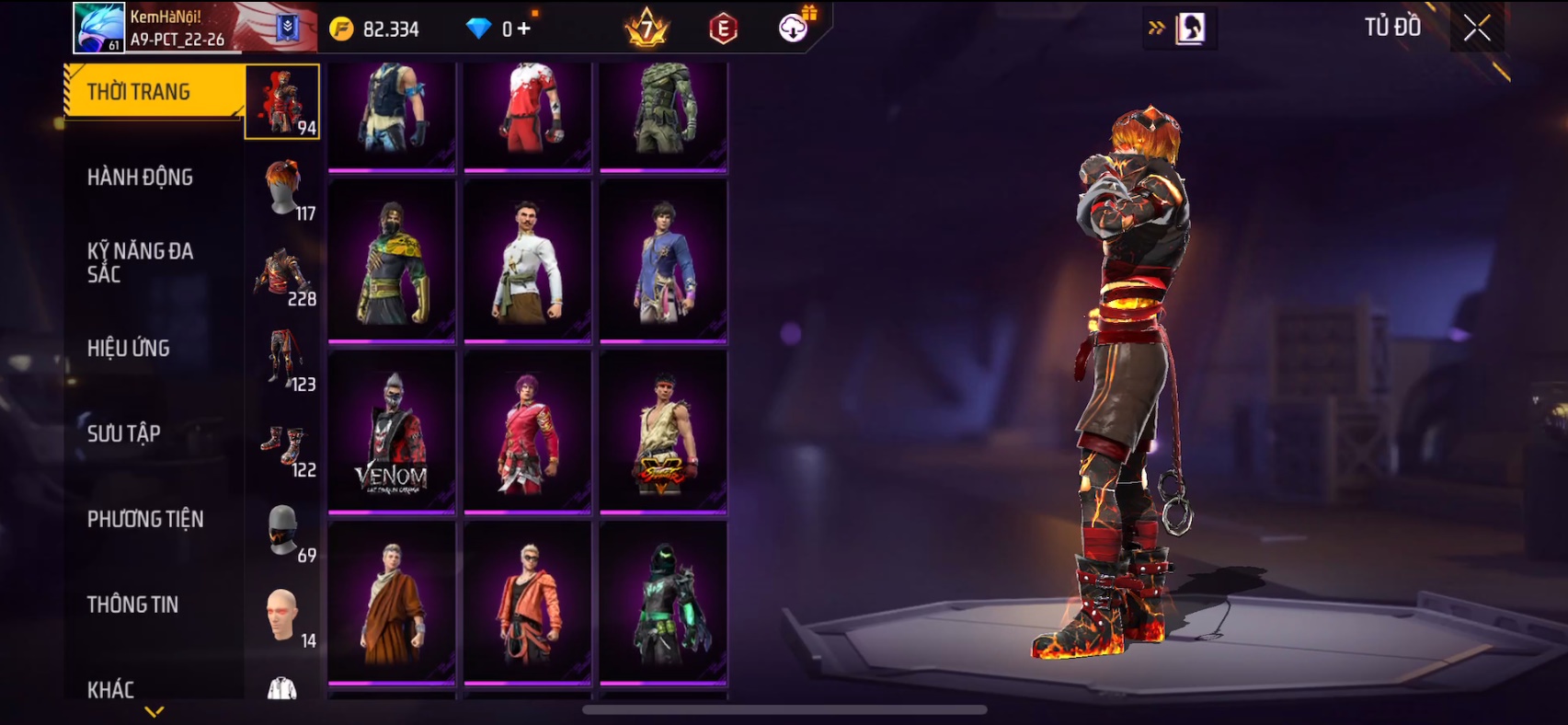Click the red E hexagon icon

[x=724, y=29]
